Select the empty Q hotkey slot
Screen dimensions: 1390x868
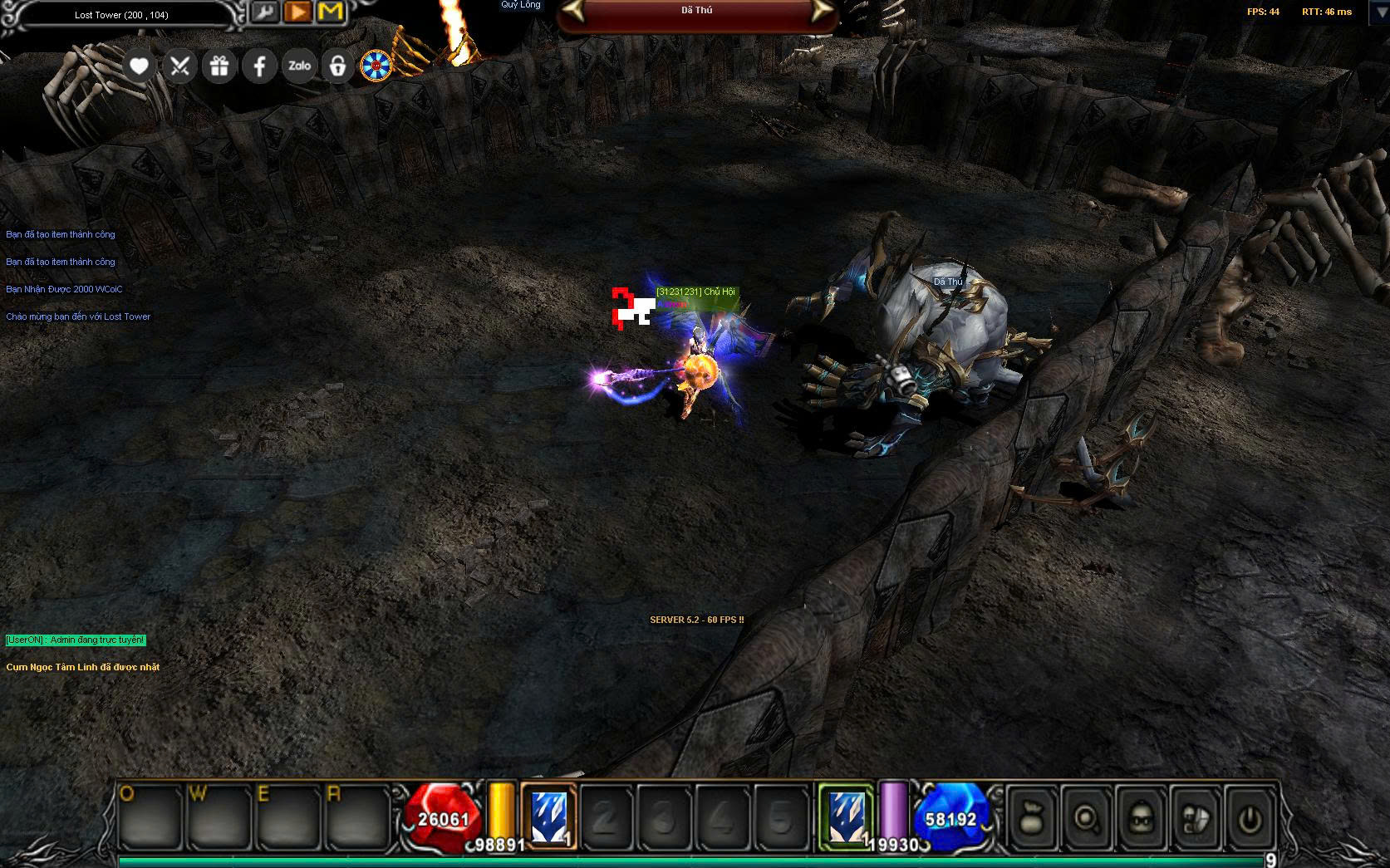[150, 817]
